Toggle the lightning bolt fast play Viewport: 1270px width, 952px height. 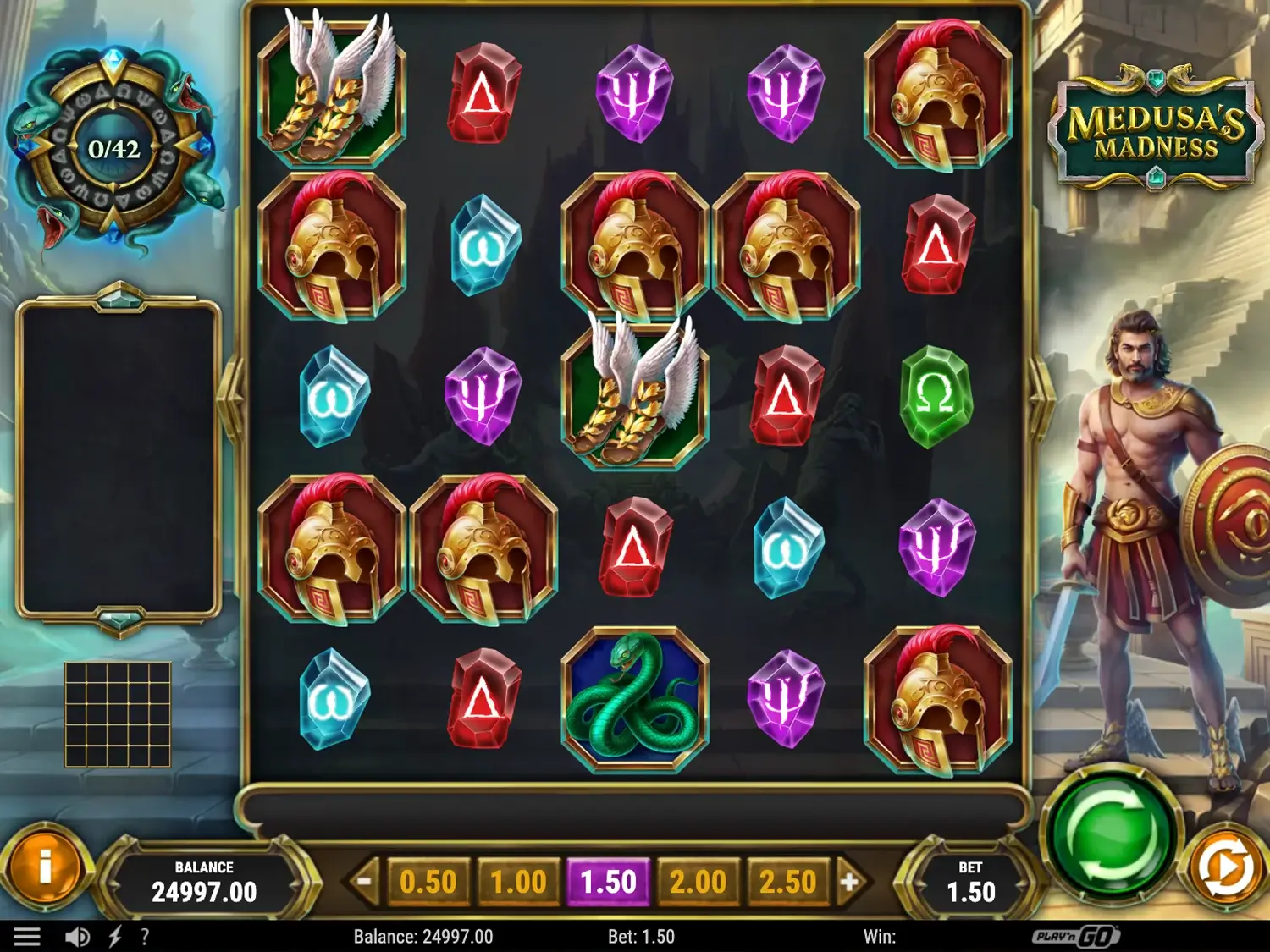(115, 937)
